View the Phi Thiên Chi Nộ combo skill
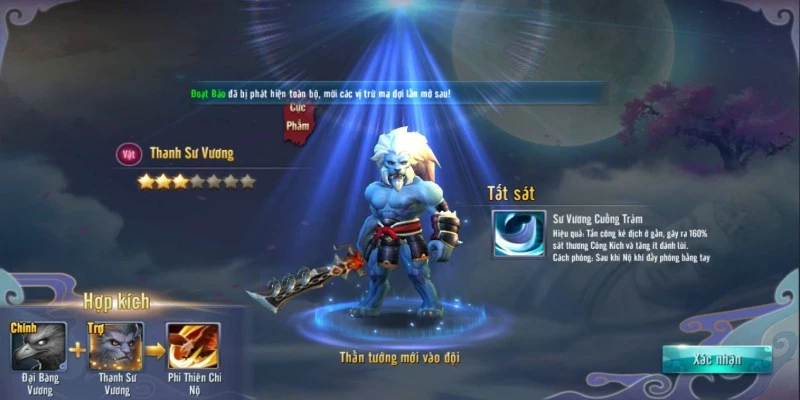 pos(193,347)
